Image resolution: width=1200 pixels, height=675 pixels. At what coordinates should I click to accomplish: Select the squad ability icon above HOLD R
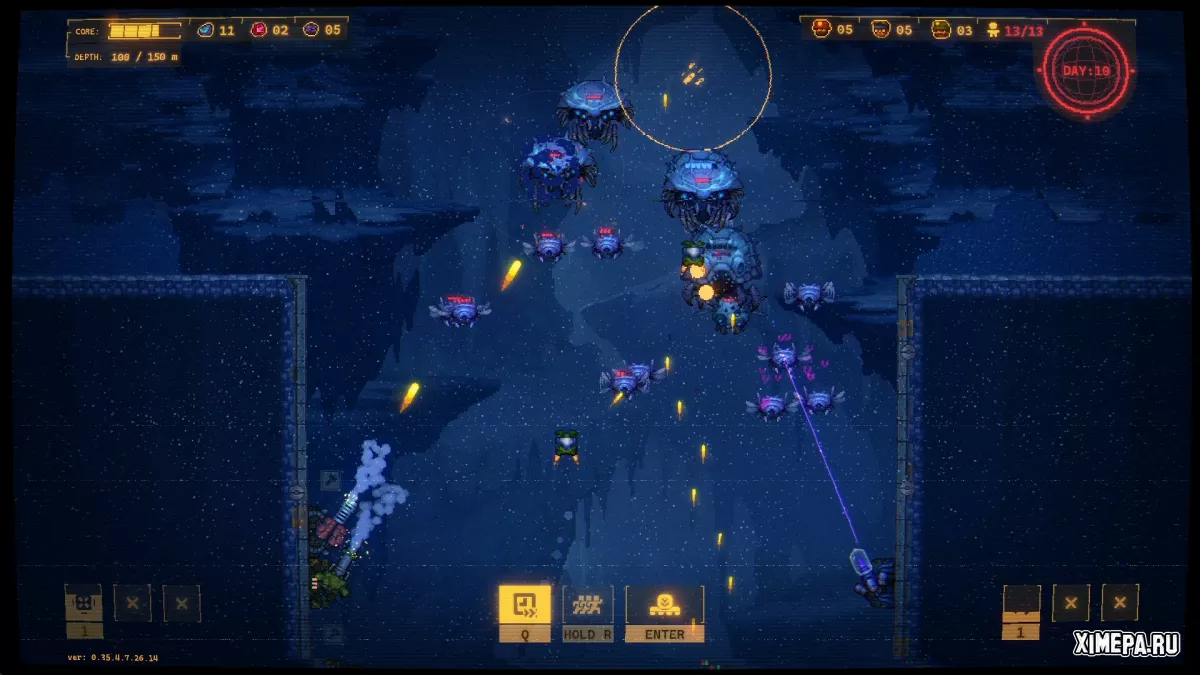click(587, 604)
